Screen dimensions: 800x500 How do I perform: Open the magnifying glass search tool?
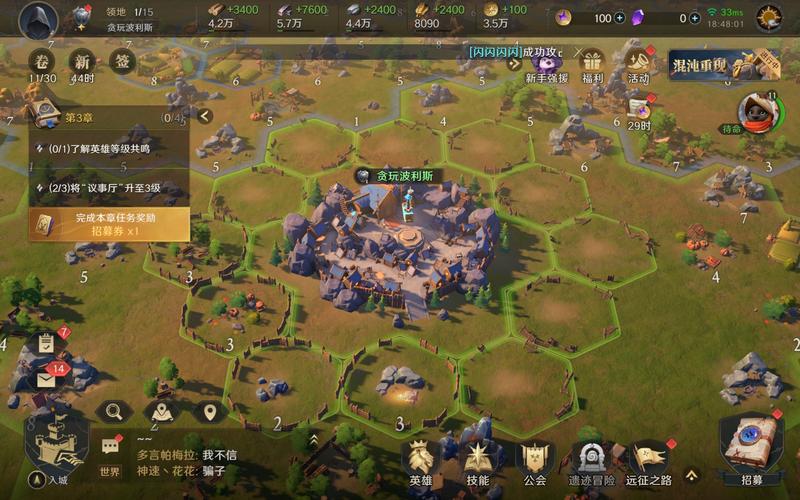[x=112, y=411]
